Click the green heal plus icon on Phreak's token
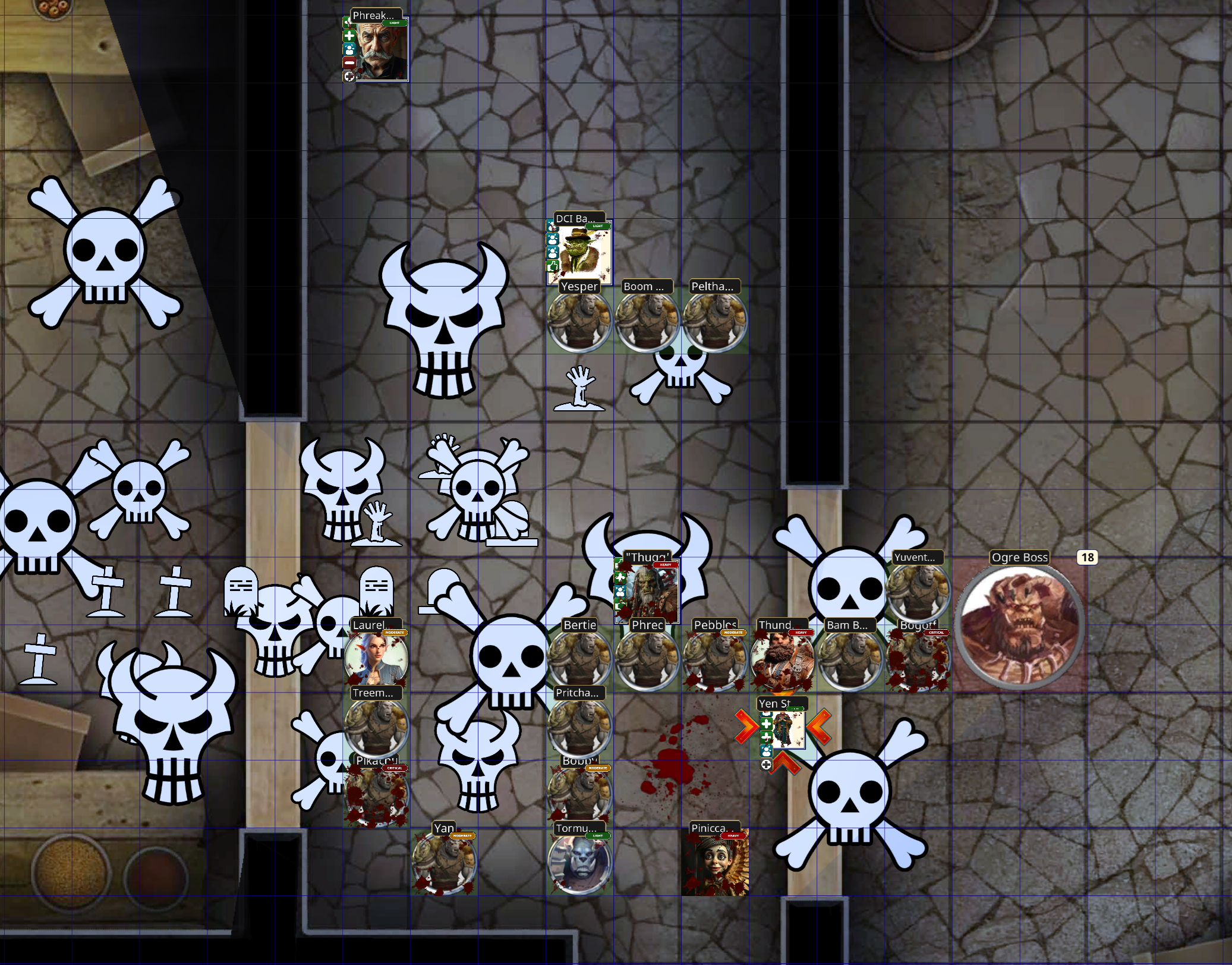 point(349,36)
